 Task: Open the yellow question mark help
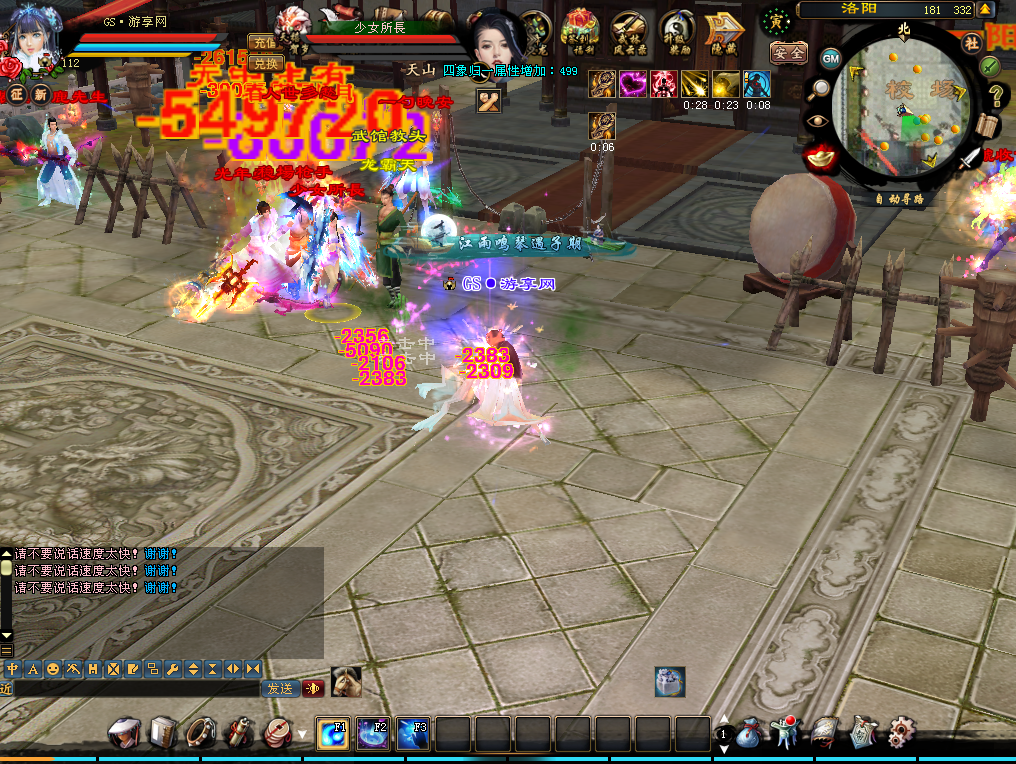click(996, 96)
